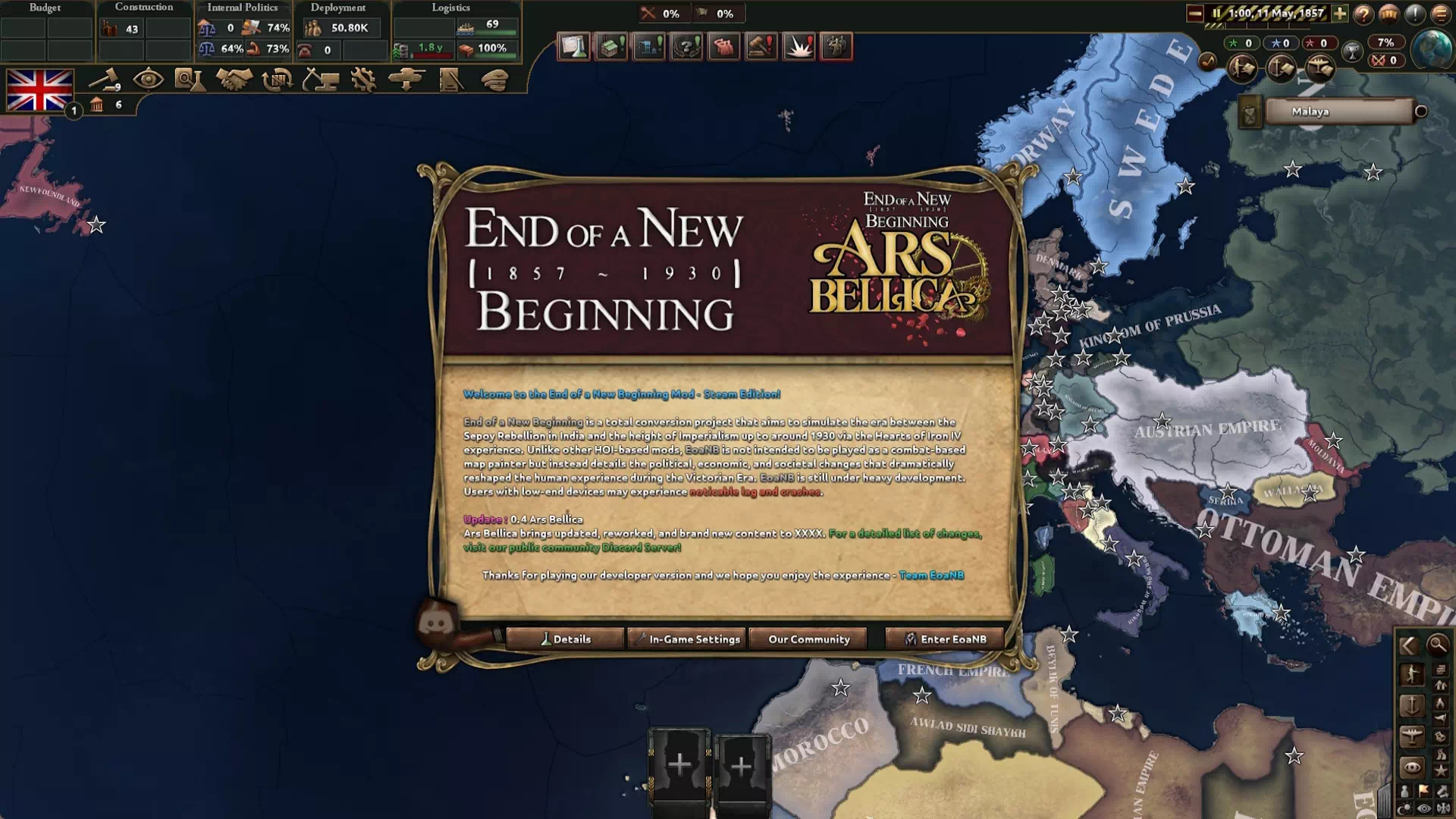Open the decisions gavel menu

[x=105, y=80]
